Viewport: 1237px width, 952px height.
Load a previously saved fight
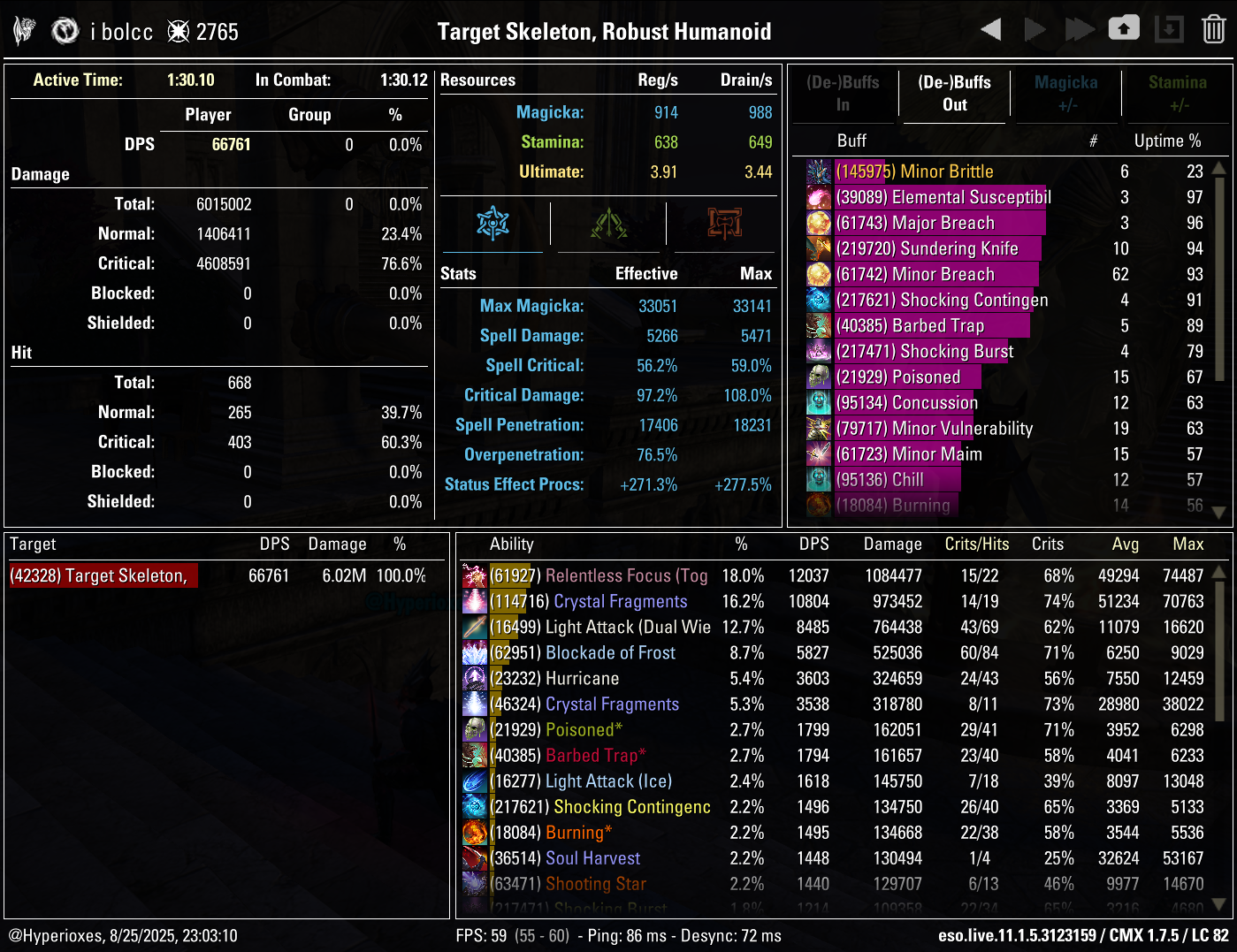(1169, 28)
